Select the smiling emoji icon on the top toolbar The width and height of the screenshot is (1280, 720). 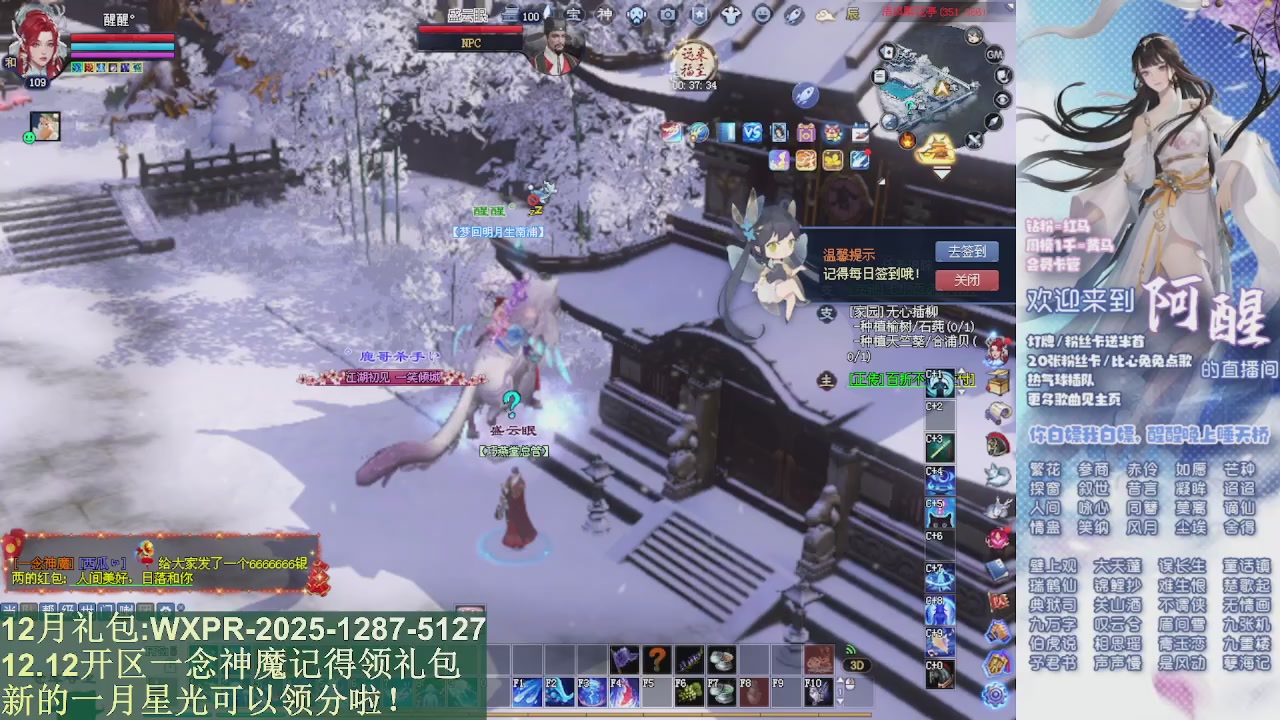coord(764,14)
